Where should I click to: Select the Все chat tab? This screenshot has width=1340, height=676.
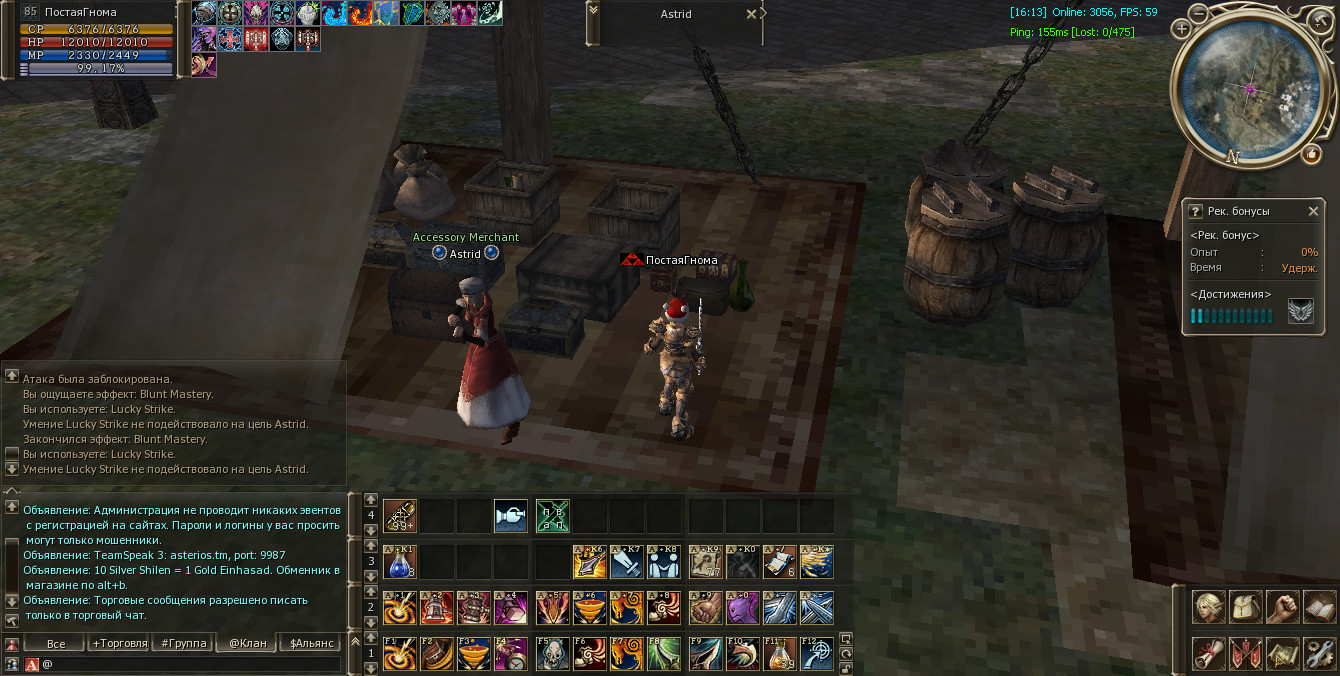click(56, 643)
